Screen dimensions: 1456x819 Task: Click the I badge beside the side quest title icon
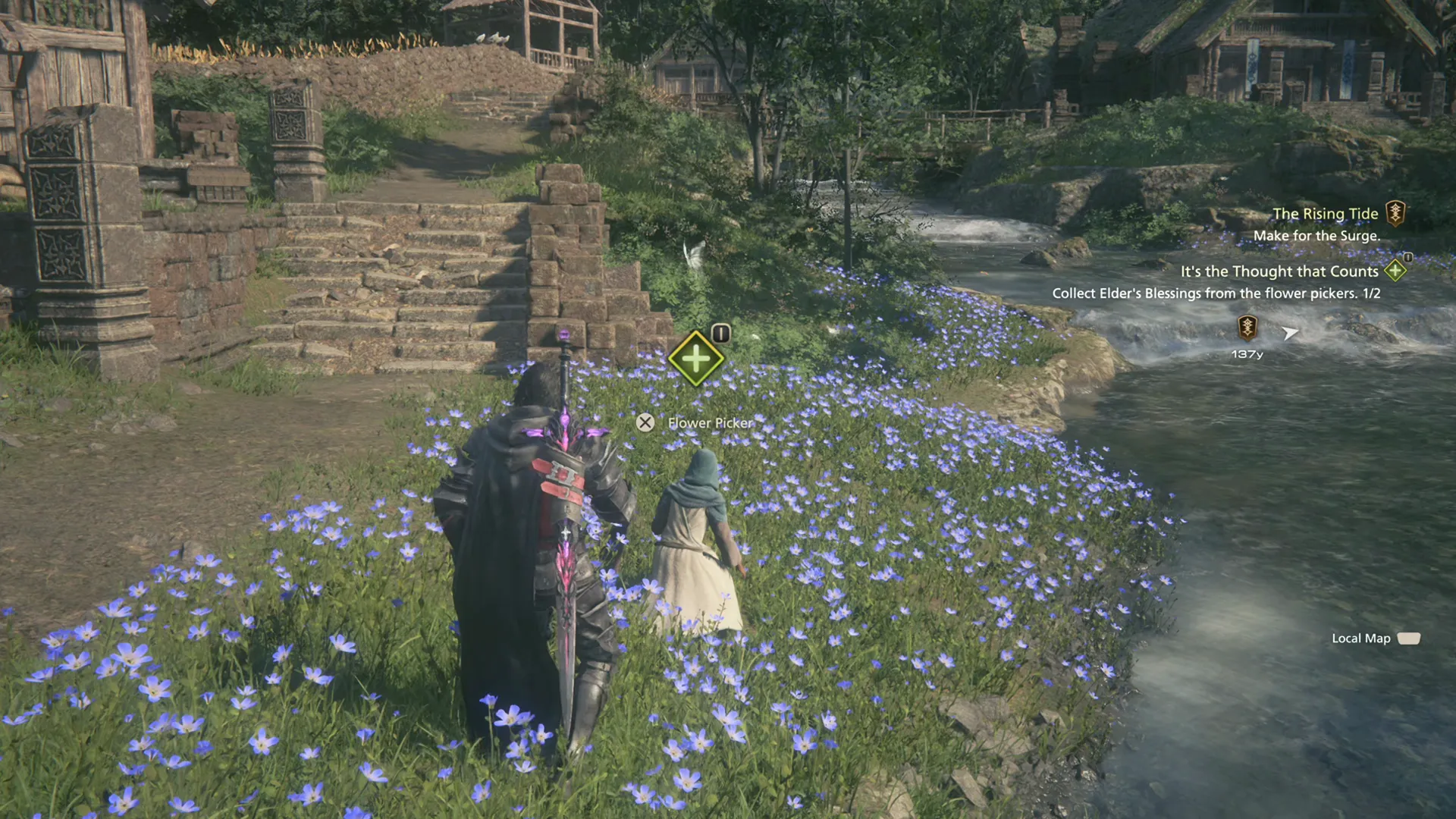tap(1408, 258)
